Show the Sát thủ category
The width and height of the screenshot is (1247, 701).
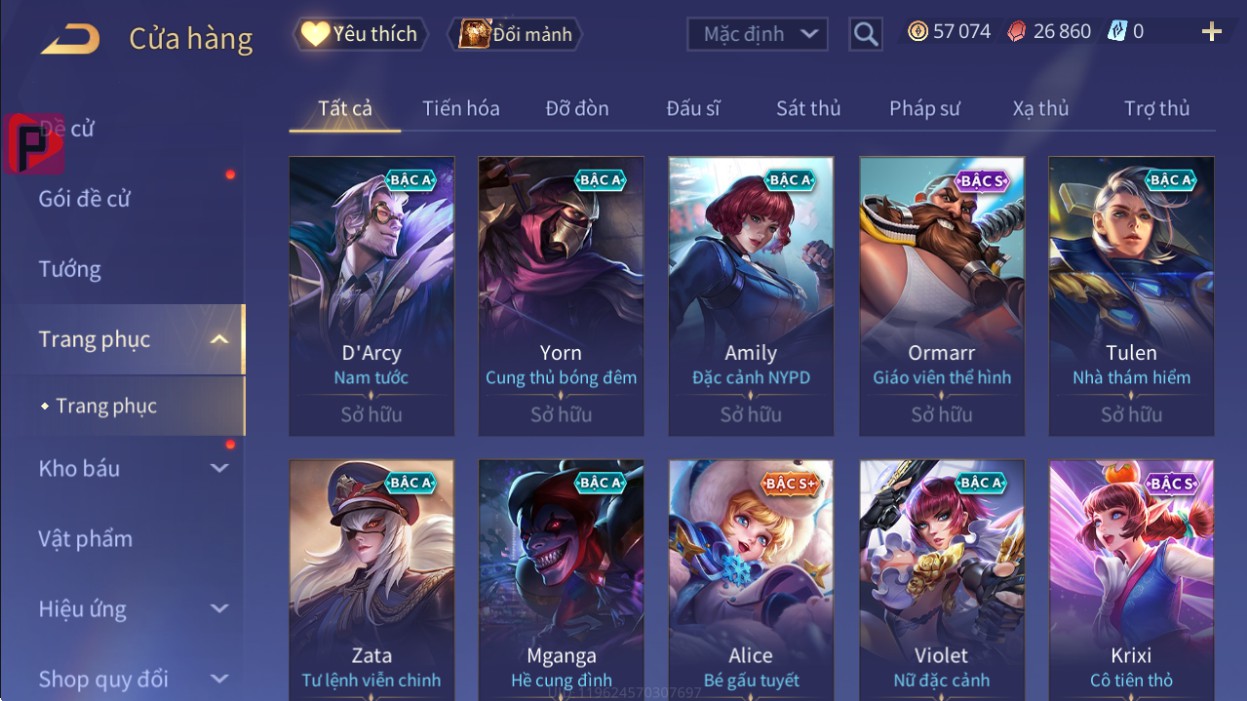(808, 108)
